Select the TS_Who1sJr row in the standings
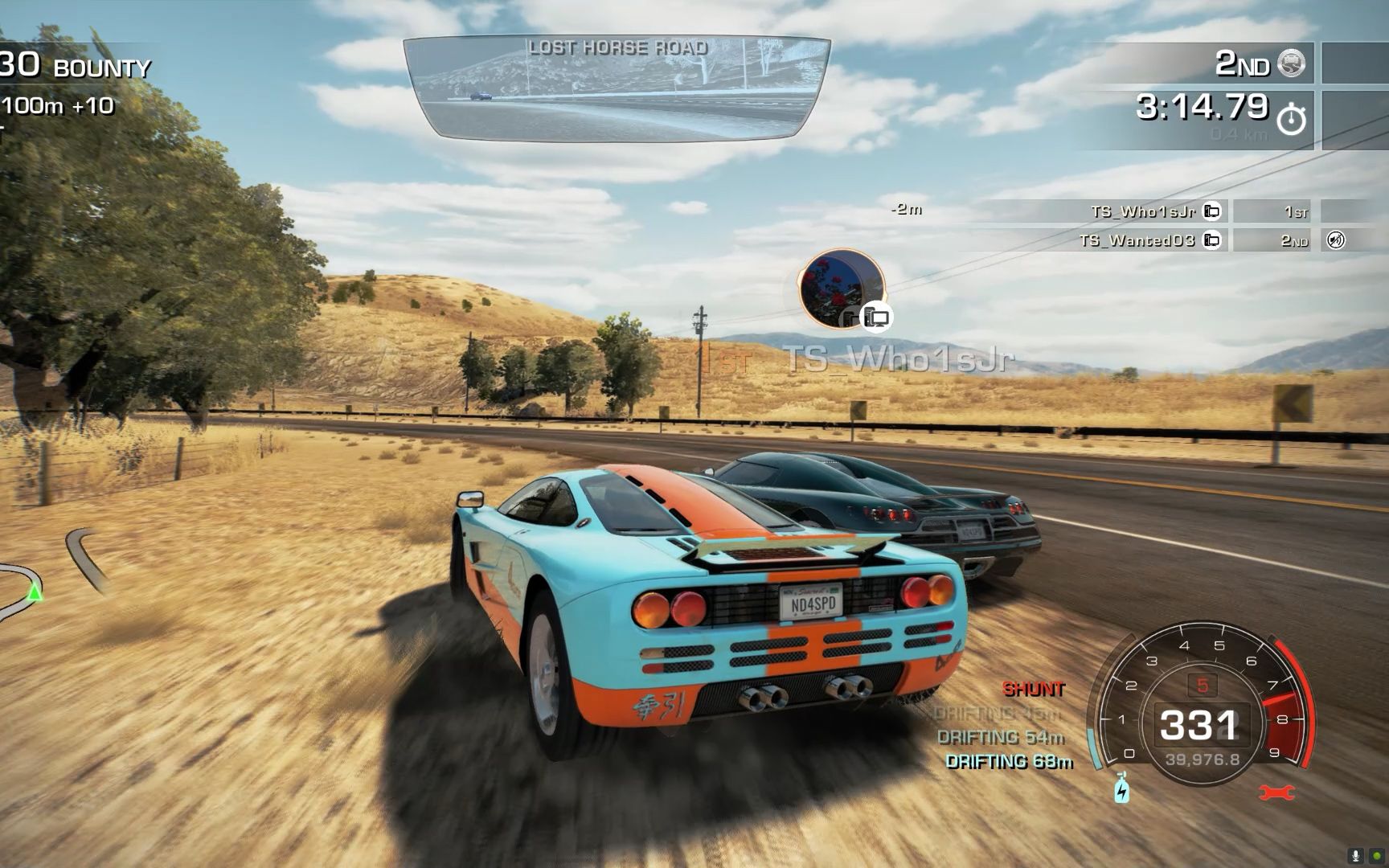Screen dimensions: 1389x868 pyautogui.click(x=1141, y=211)
